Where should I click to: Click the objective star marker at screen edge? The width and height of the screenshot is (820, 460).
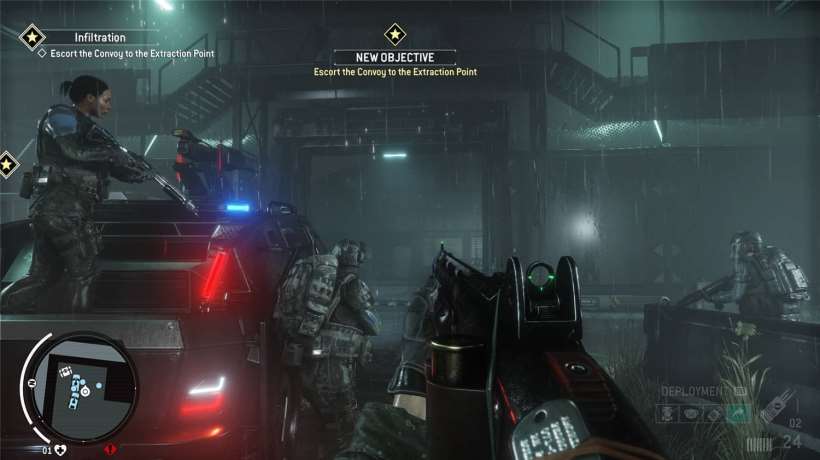6,163
